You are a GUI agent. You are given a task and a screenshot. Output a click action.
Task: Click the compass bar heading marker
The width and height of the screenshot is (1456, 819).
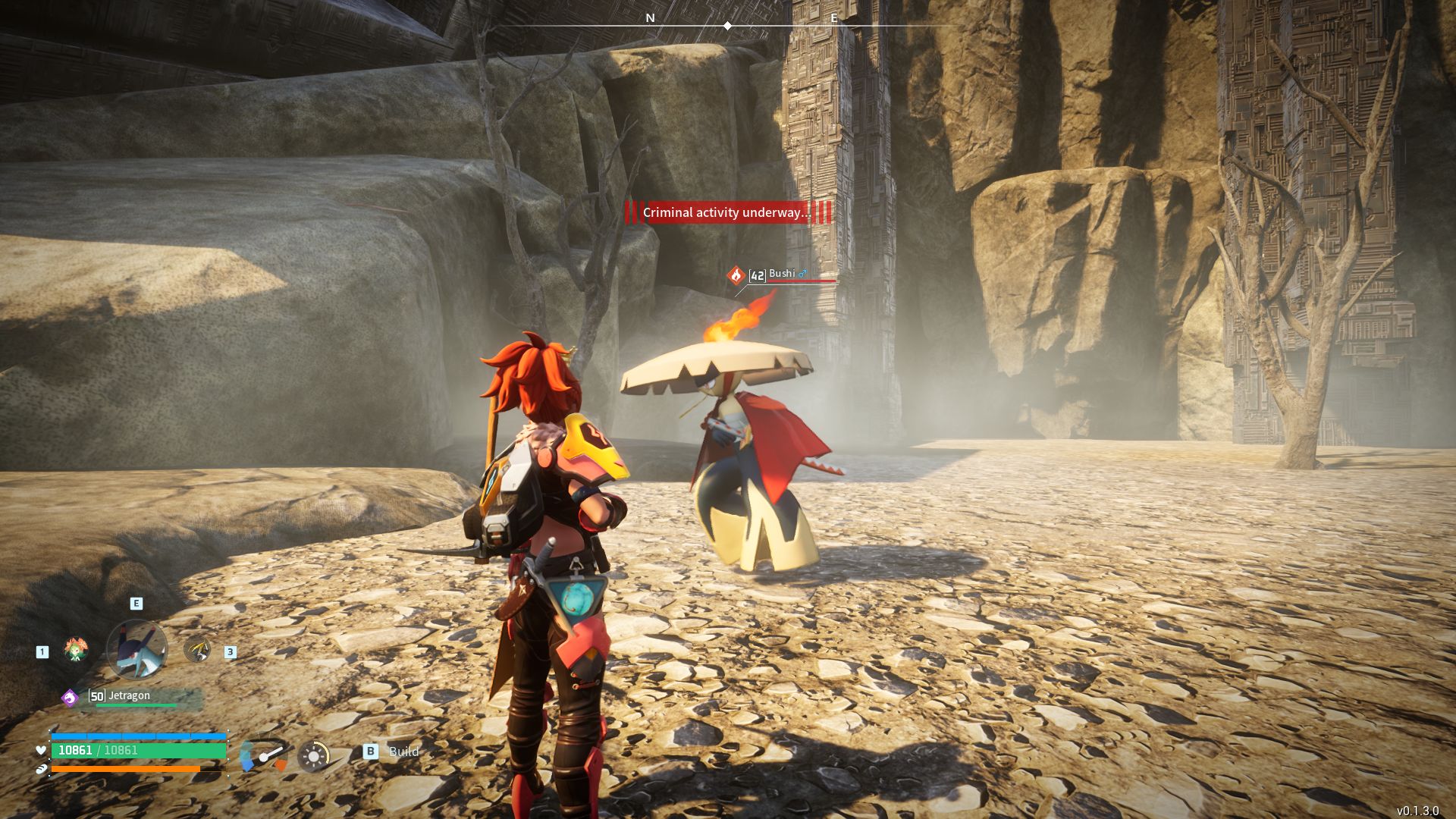(x=727, y=26)
